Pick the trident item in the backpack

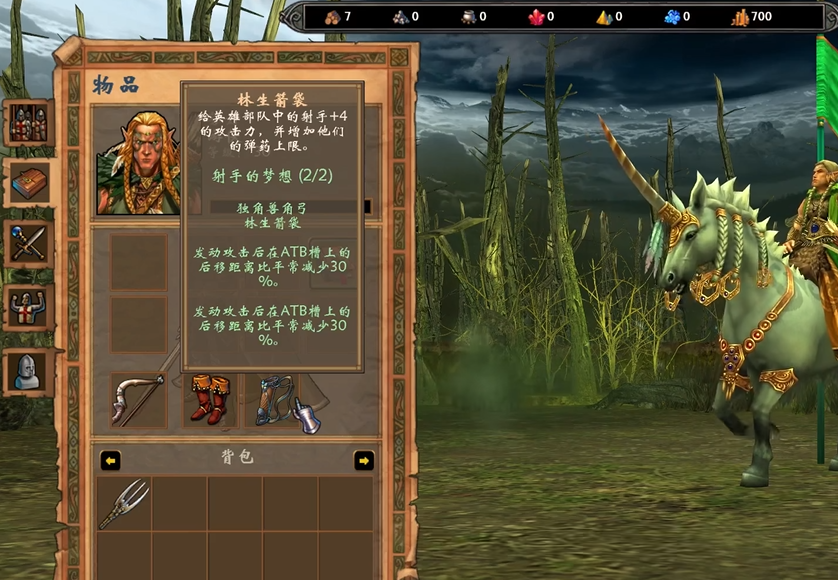(125, 503)
